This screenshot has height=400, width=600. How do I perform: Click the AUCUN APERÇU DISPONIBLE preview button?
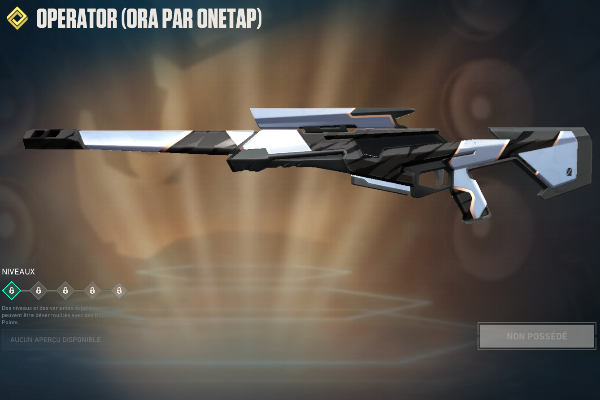tap(55, 339)
